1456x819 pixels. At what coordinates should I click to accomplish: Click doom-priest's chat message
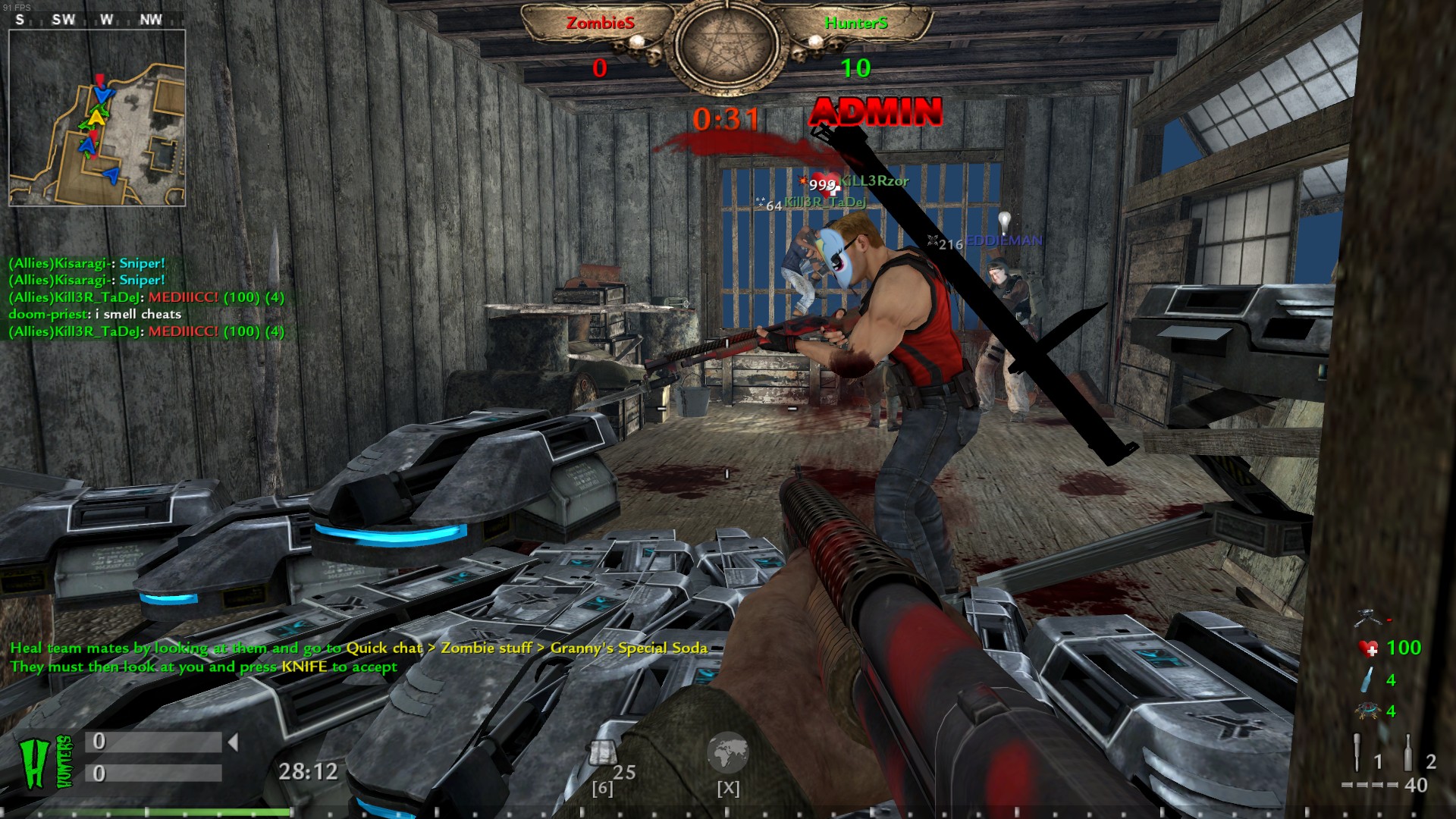(96, 314)
